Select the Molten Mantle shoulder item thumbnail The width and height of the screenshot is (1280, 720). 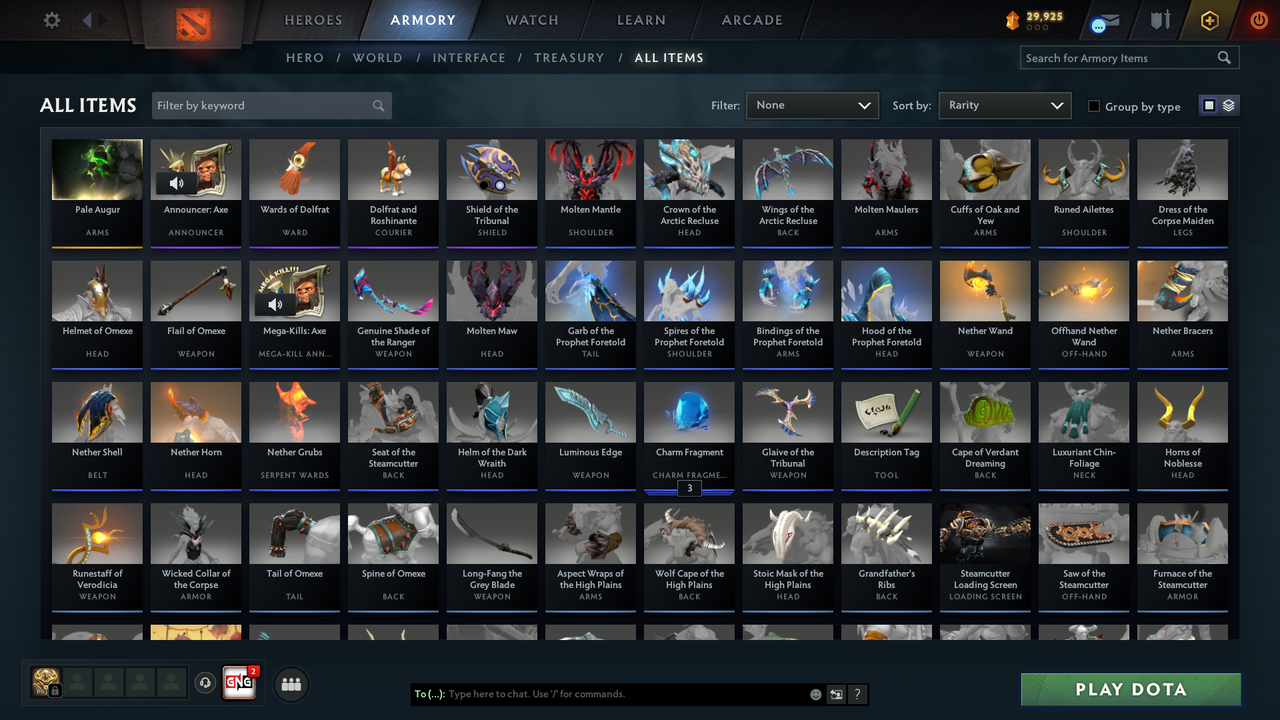(x=590, y=168)
